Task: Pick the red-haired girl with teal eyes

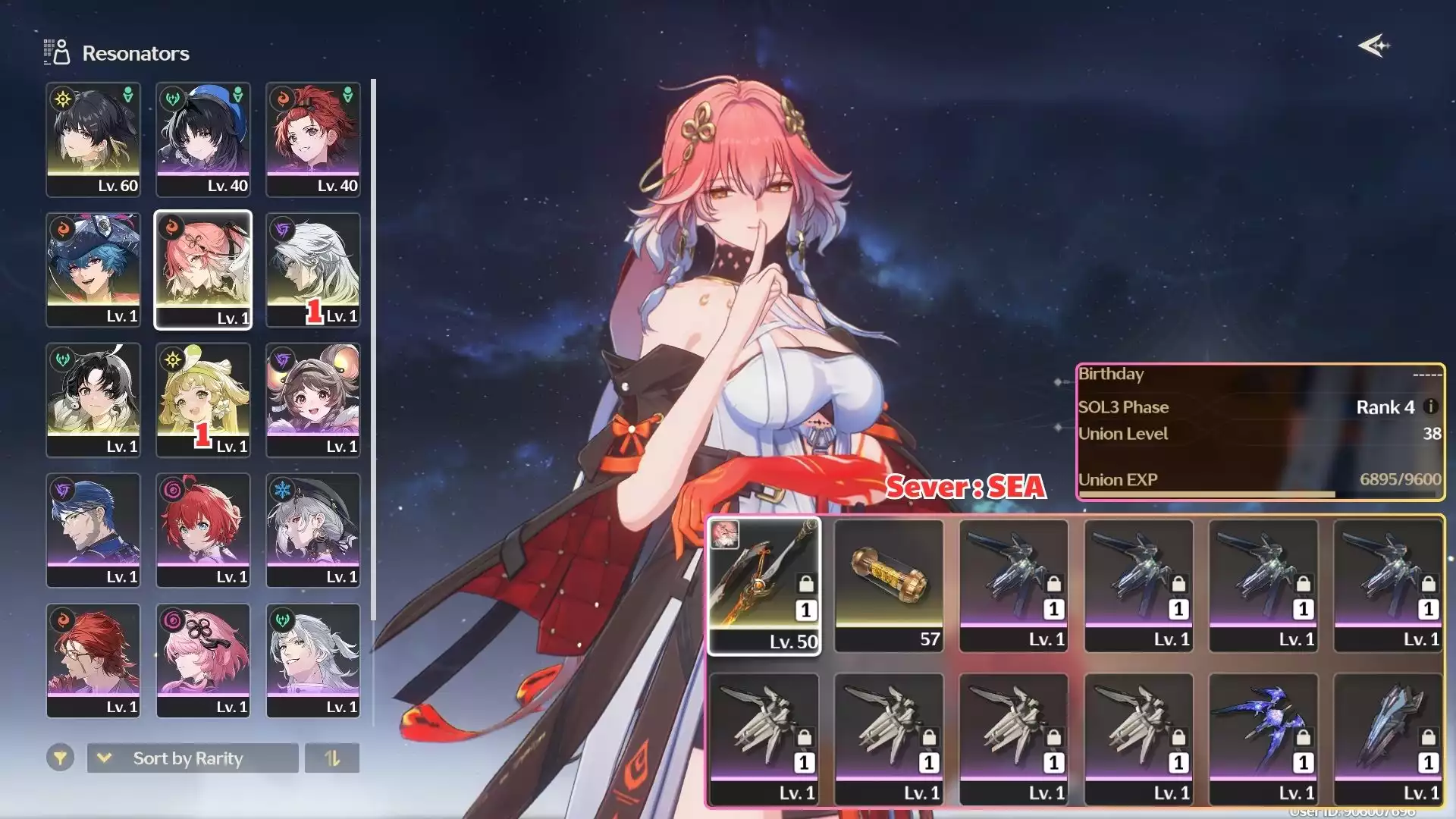Action: pyautogui.click(x=203, y=531)
